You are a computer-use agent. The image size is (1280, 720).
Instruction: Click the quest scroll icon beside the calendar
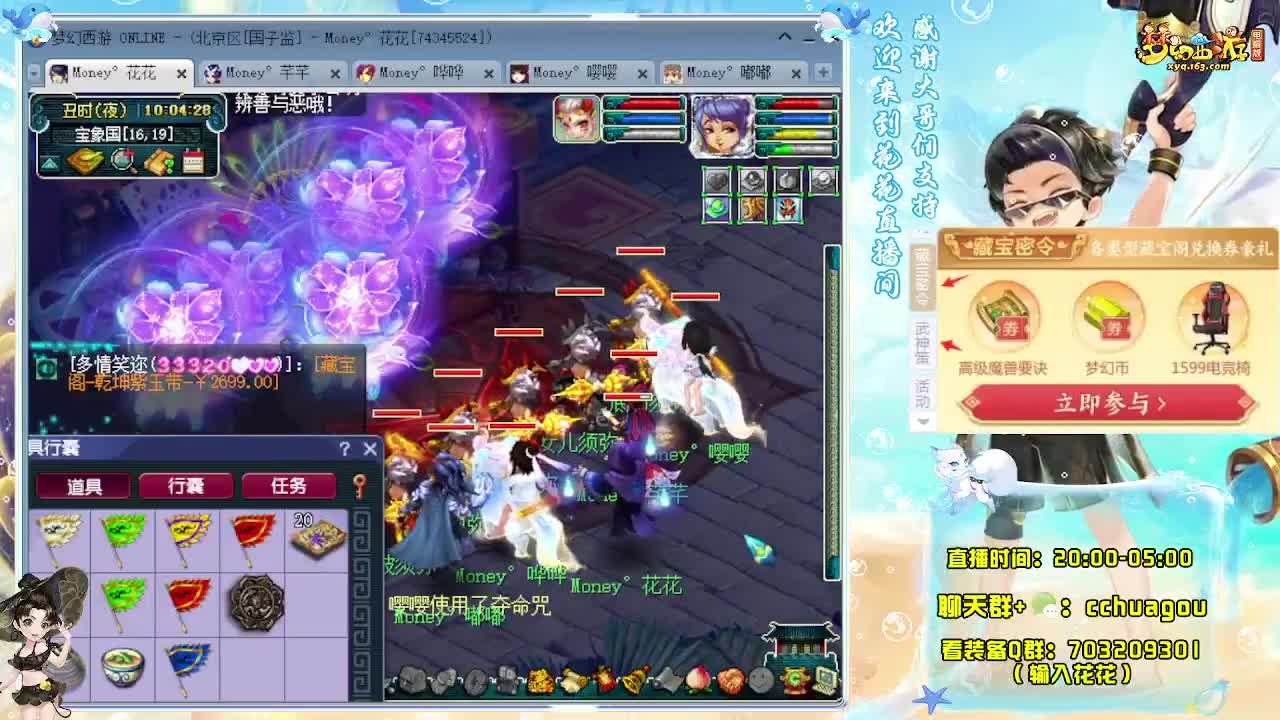[x=159, y=160]
